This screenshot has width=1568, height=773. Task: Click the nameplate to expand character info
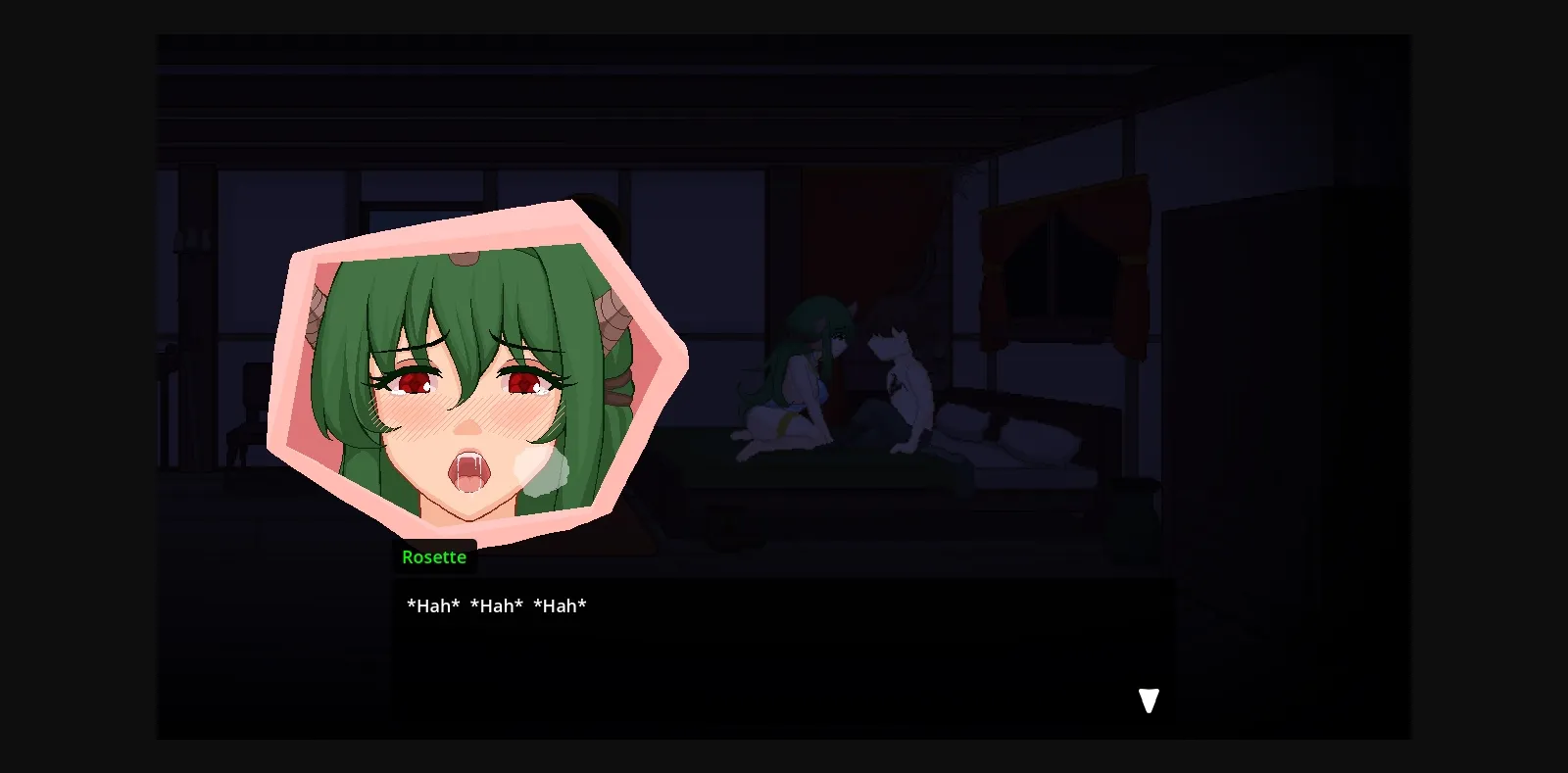point(435,556)
